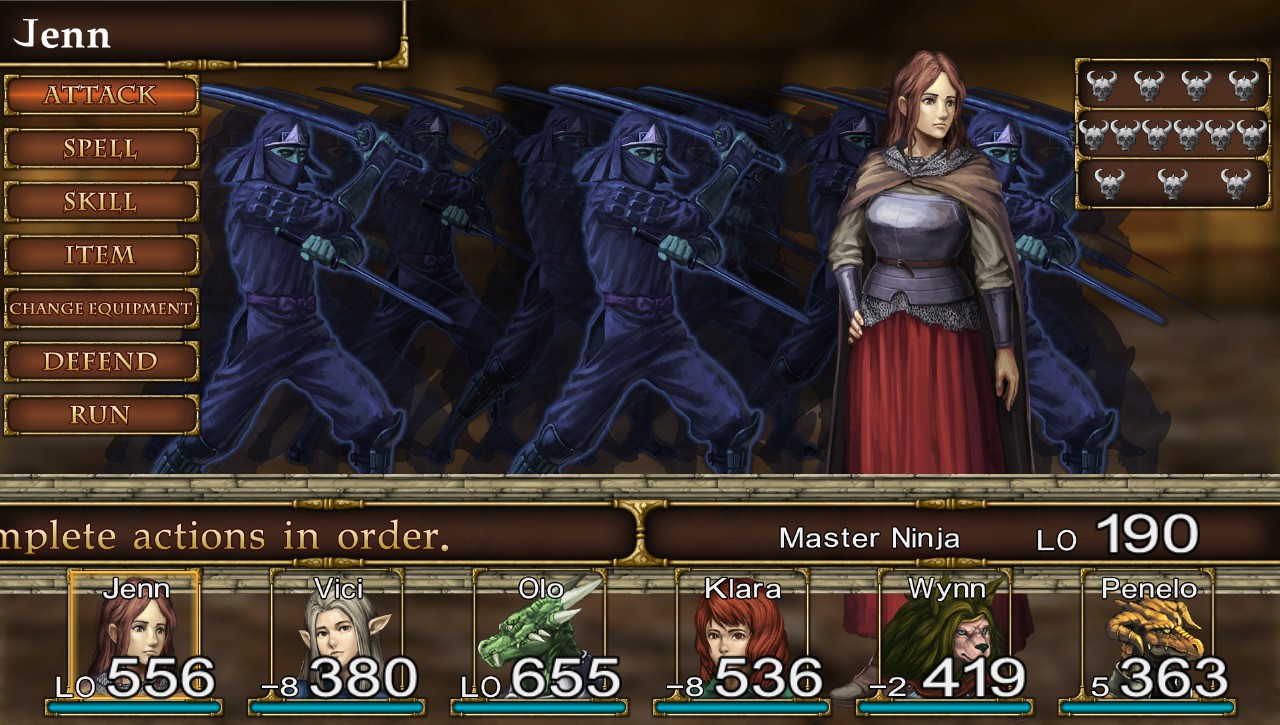
Task: Choose Change Equipment option
Action: (100, 308)
